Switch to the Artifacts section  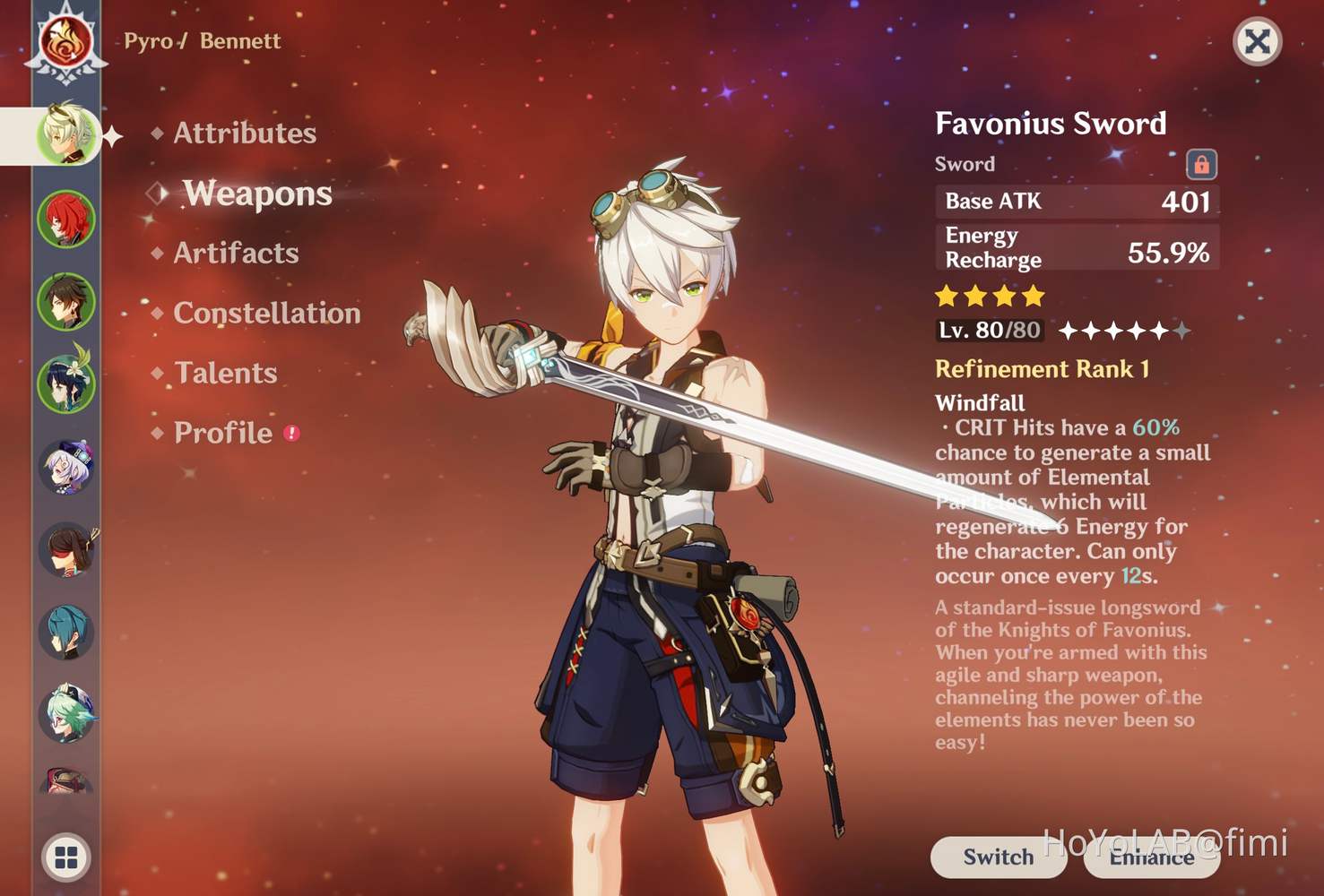pos(235,254)
